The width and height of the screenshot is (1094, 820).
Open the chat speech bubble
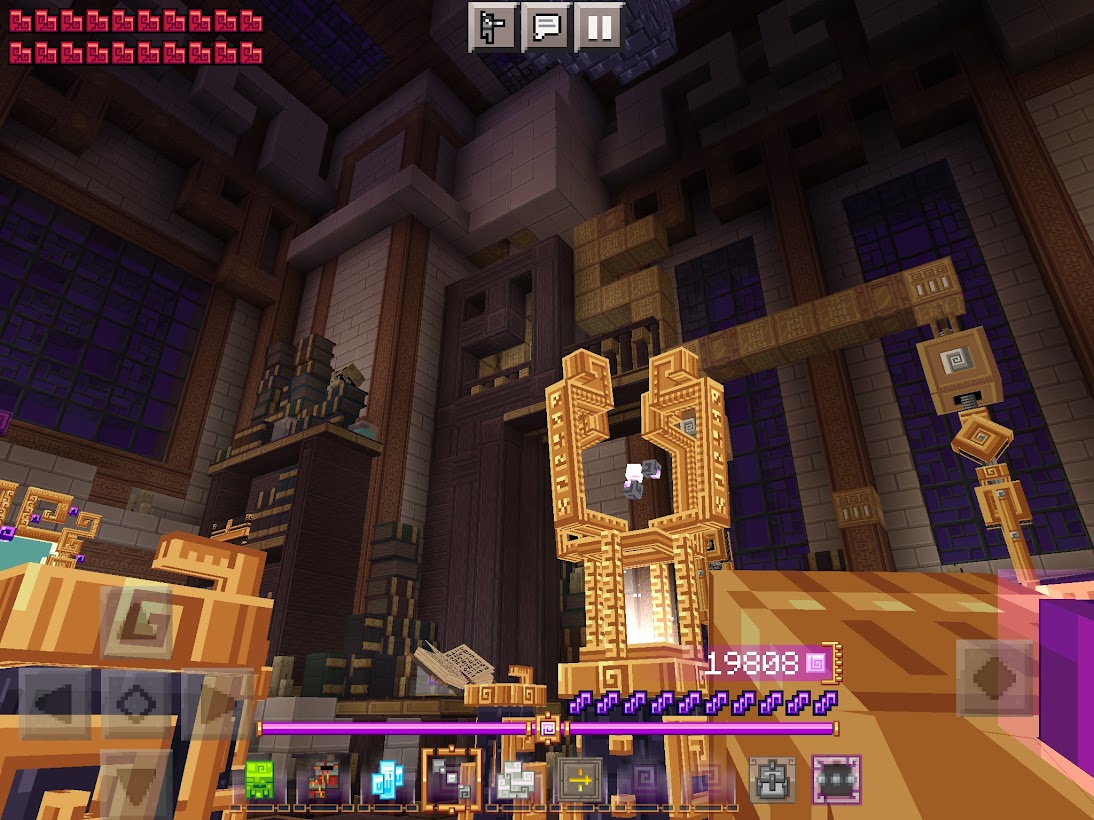pyautogui.click(x=546, y=27)
